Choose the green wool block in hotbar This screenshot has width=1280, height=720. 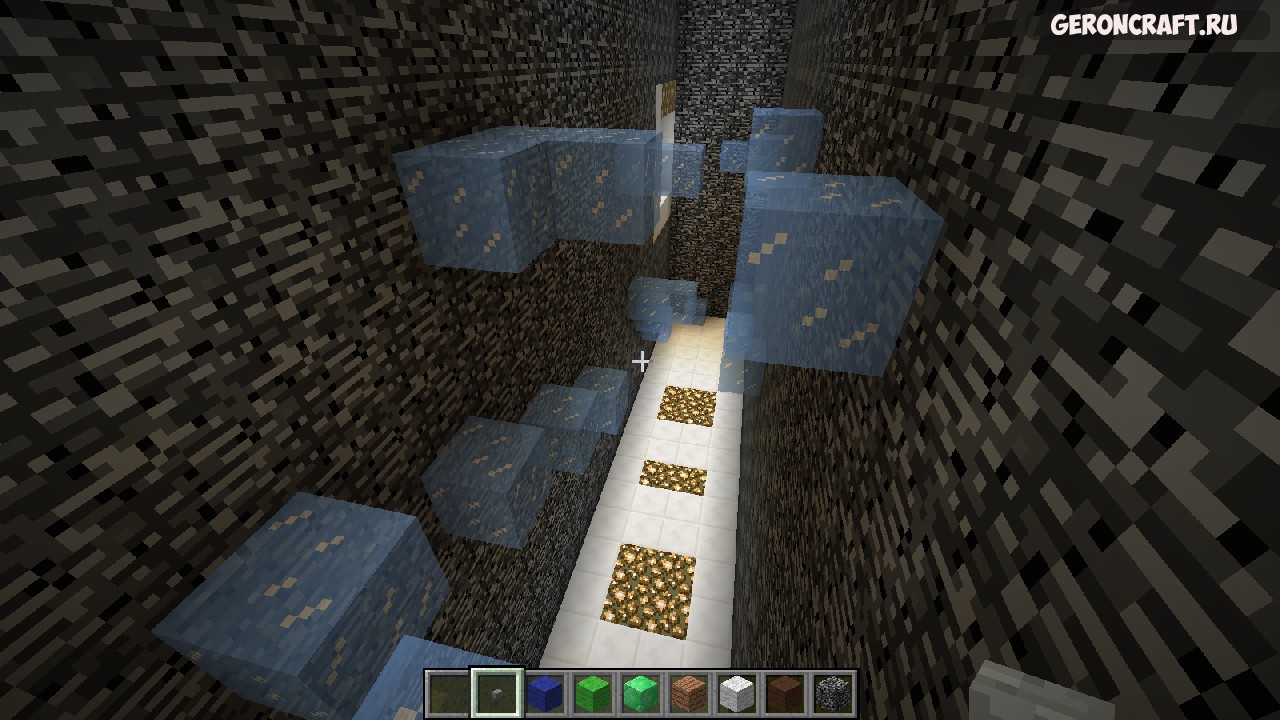pyautogui.click(x=592, y=693)
